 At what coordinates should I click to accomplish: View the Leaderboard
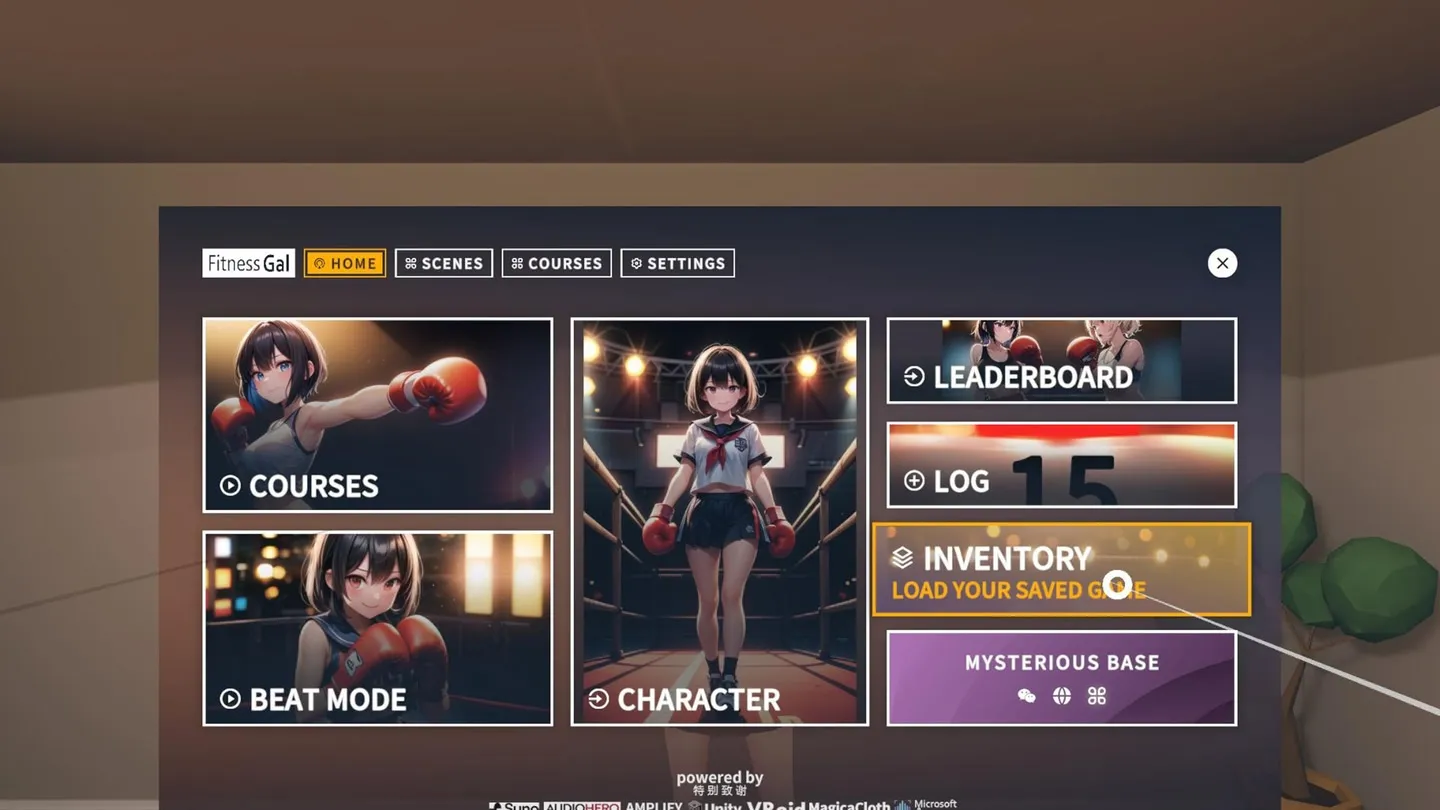pyautogui.click(x=1061, y=361)
